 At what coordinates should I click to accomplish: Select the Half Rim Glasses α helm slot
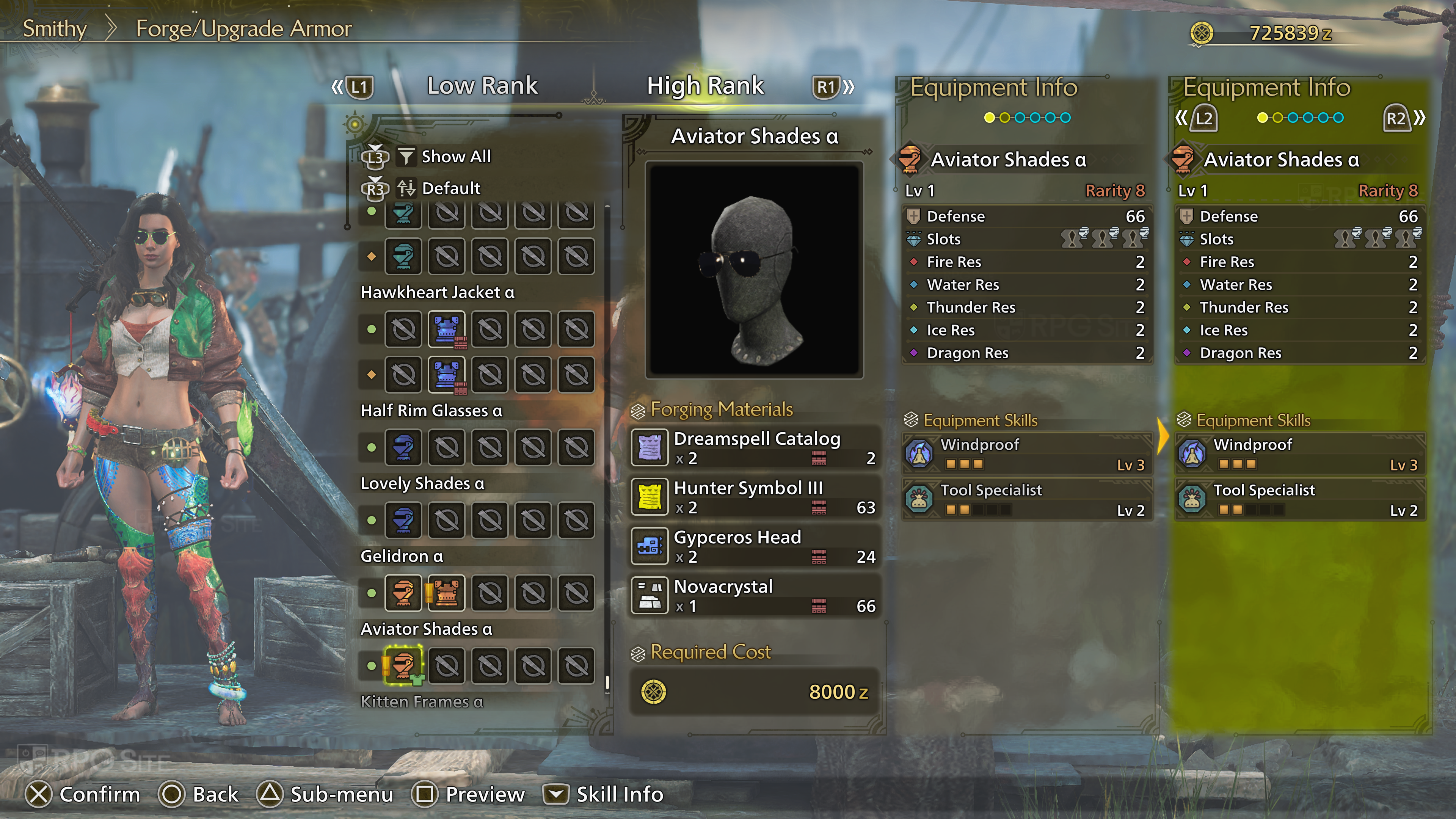click(403, 447)
